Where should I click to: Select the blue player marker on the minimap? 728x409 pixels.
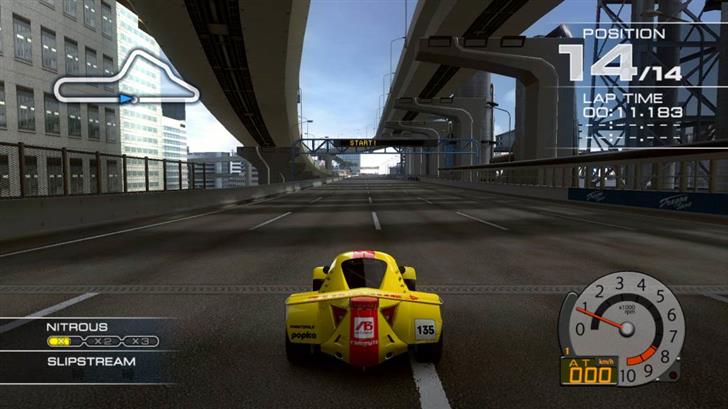pyautogui.click(x=126, y=99)
